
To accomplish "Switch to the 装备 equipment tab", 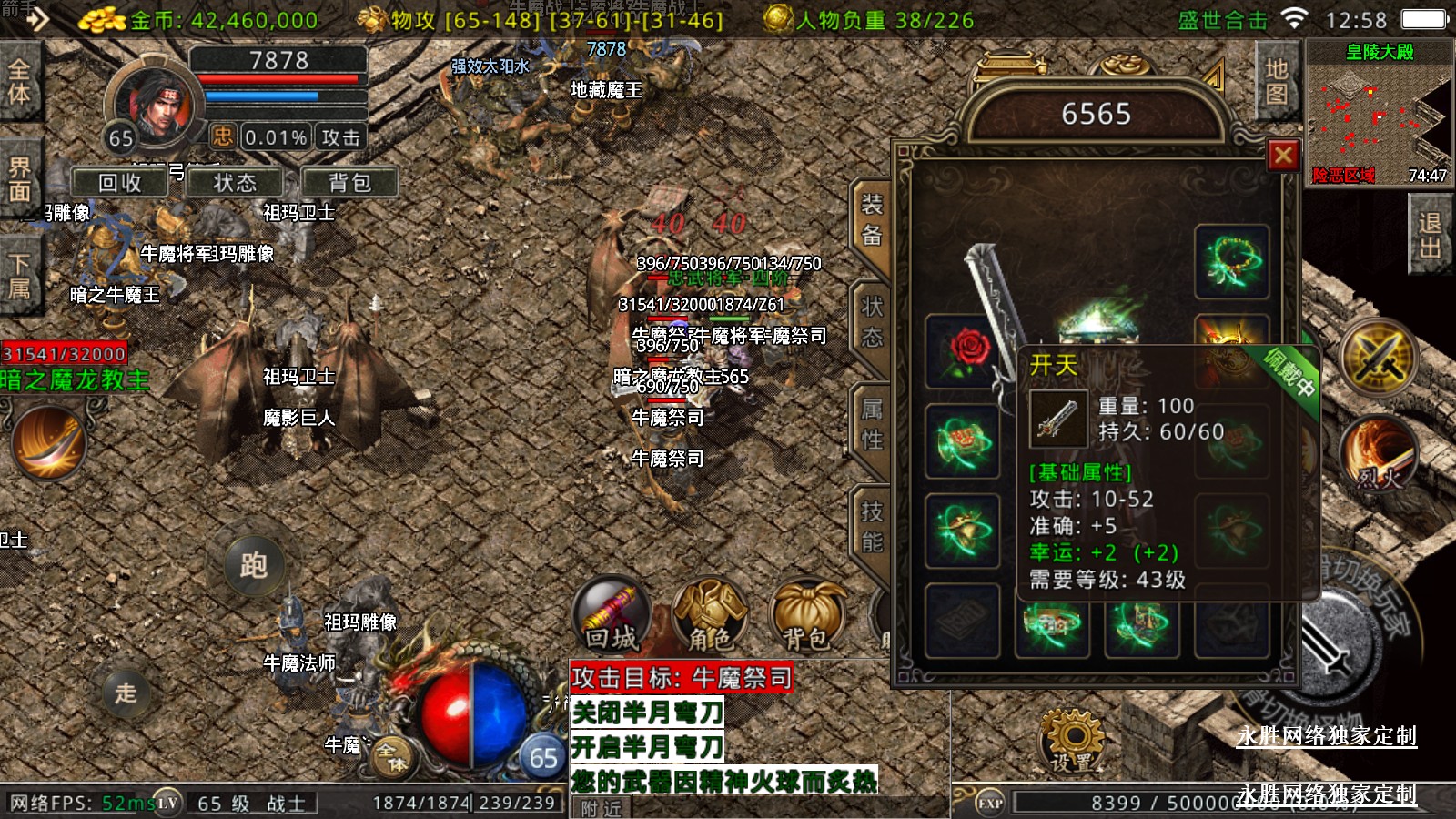I will [x=871, y=221].
